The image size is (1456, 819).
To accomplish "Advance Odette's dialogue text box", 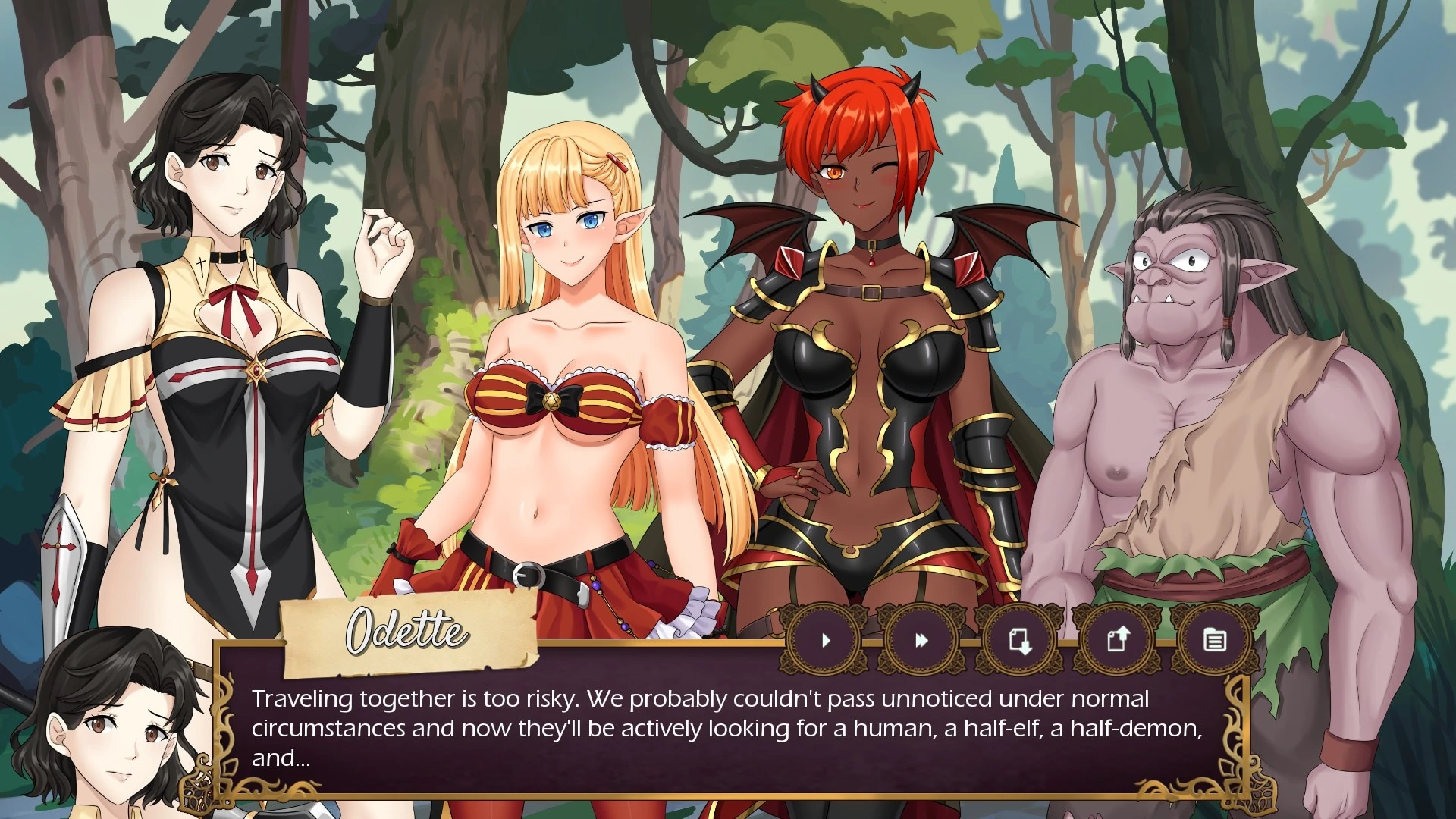I will (726, 728).
